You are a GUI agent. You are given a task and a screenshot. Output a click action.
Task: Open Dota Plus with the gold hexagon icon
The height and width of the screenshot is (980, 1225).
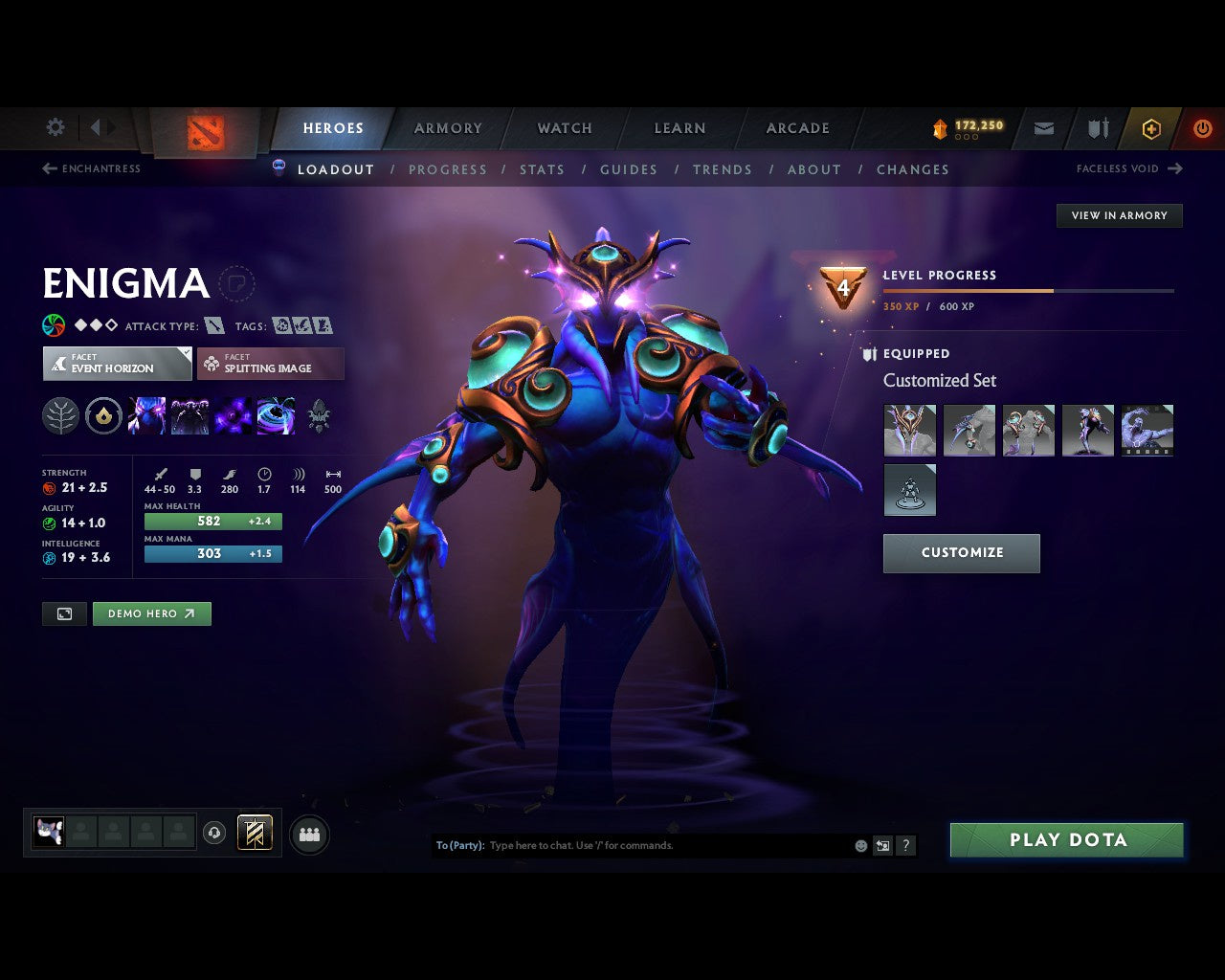[x=1151, y=127]
